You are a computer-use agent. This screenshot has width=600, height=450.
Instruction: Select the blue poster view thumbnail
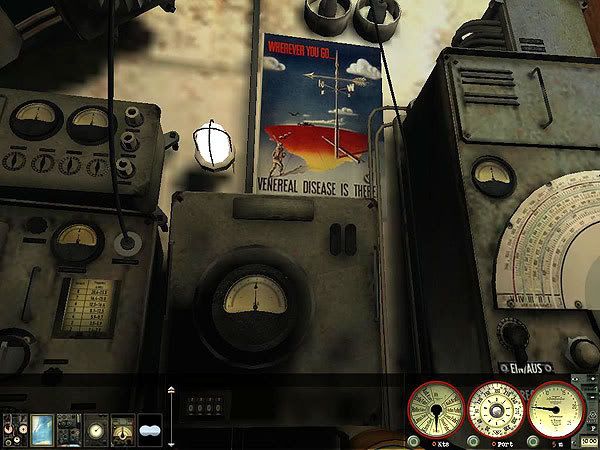42,427
